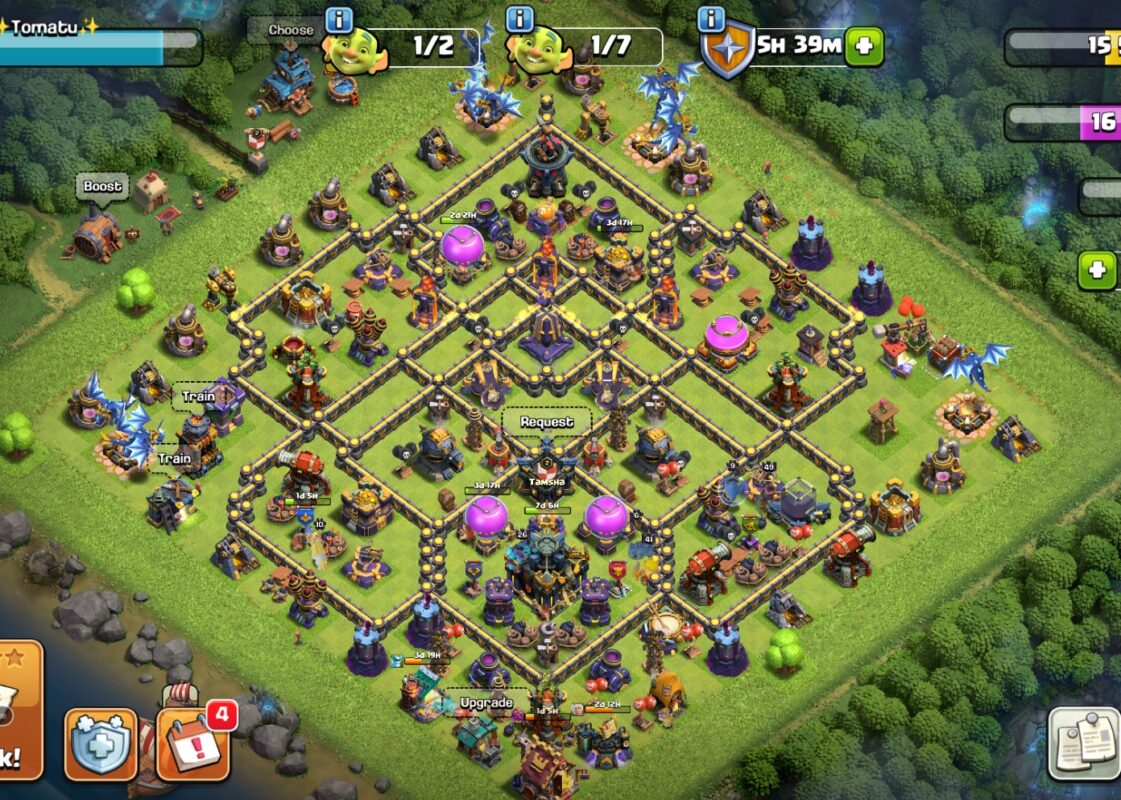Open the silver shield plus button
This screenshot has height=800, width=1121.
pos(101,745)
